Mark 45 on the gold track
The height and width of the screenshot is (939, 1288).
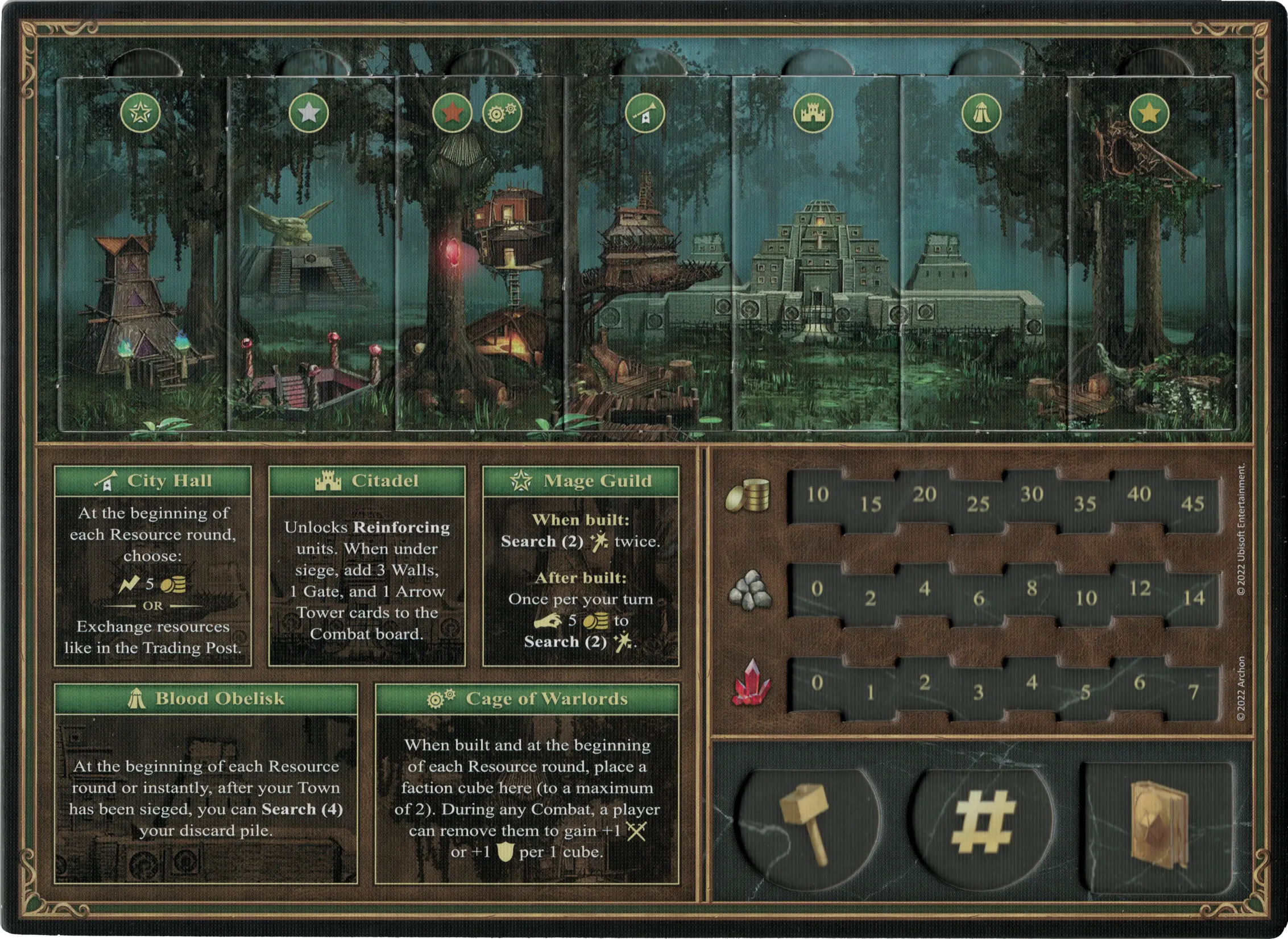click(x=1192, y=504)
